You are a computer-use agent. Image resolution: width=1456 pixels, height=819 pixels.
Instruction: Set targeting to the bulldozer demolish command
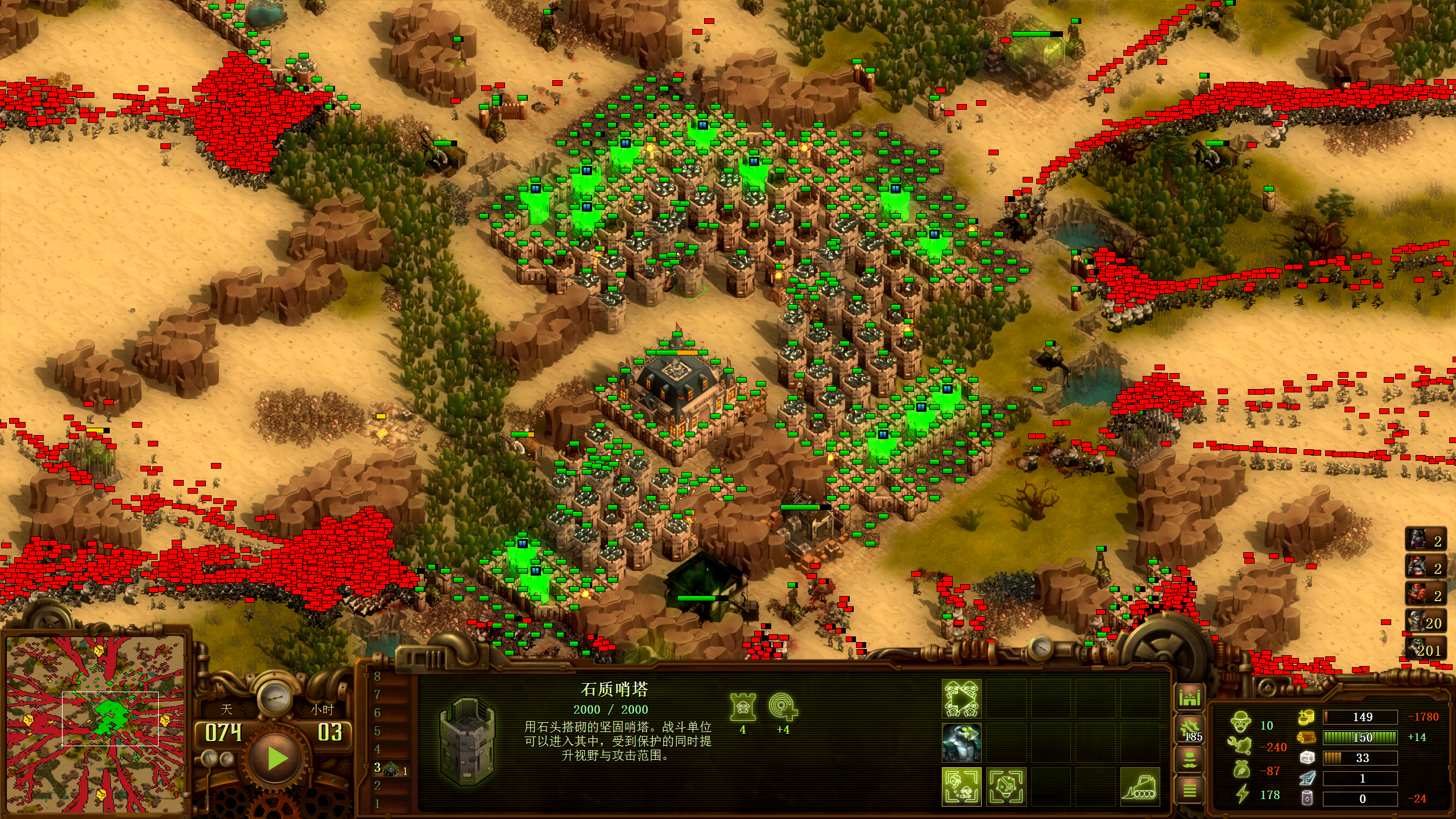pos(1140,787)
